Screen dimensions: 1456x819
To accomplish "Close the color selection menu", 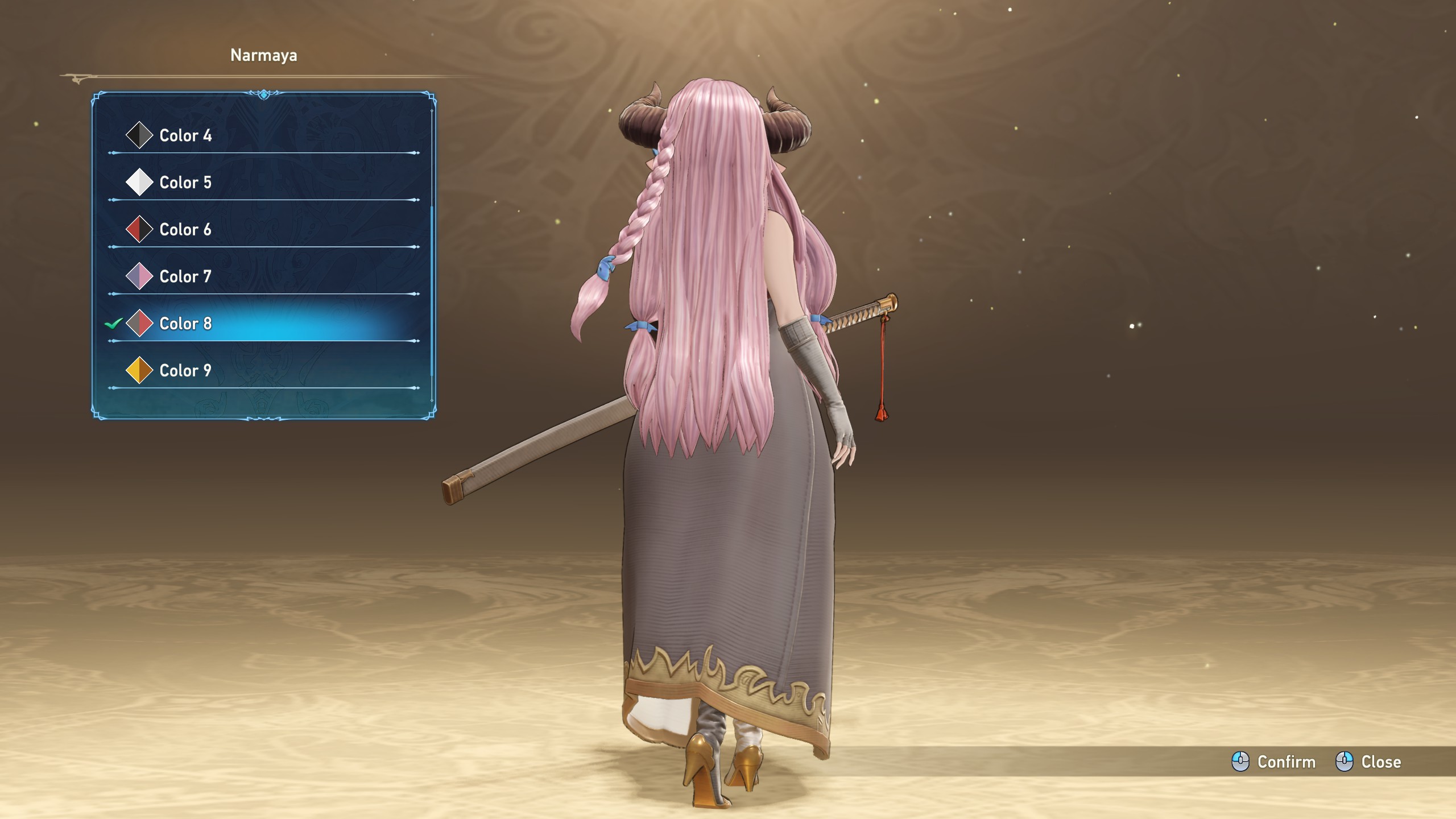I will pos(1368,762).
